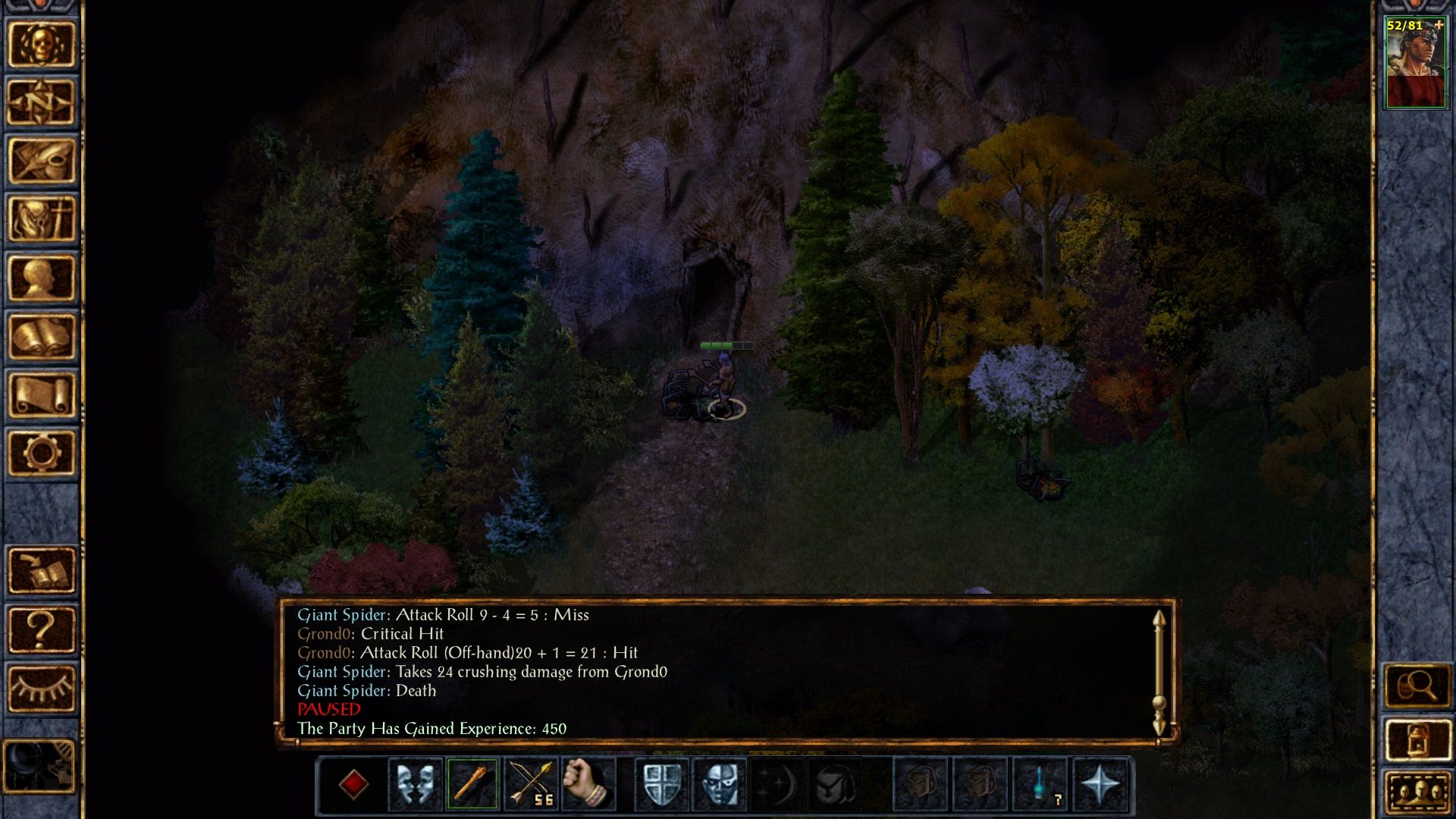The image size is (1456, 819).
Task: Show the character record head icon
Action: (x=42, y=278)
